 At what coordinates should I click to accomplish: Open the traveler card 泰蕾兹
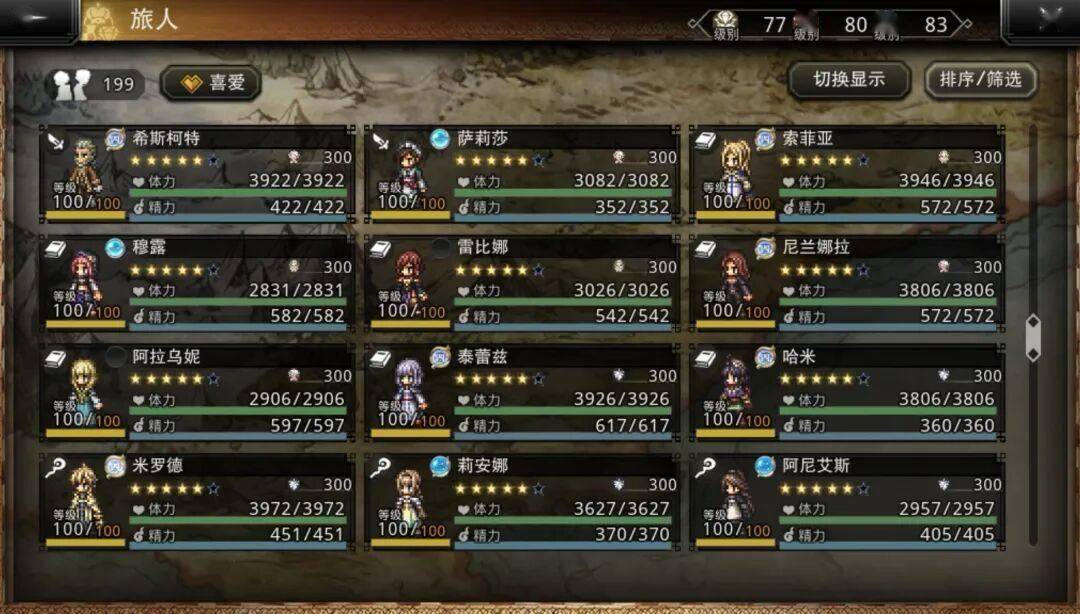(522, 391)
